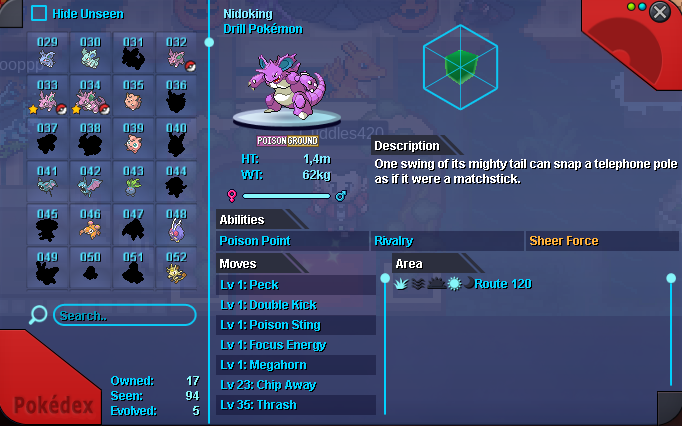This screenshot has height=426, width=682.
Task: Select the Double Kick move row
Action: (296, 305)
